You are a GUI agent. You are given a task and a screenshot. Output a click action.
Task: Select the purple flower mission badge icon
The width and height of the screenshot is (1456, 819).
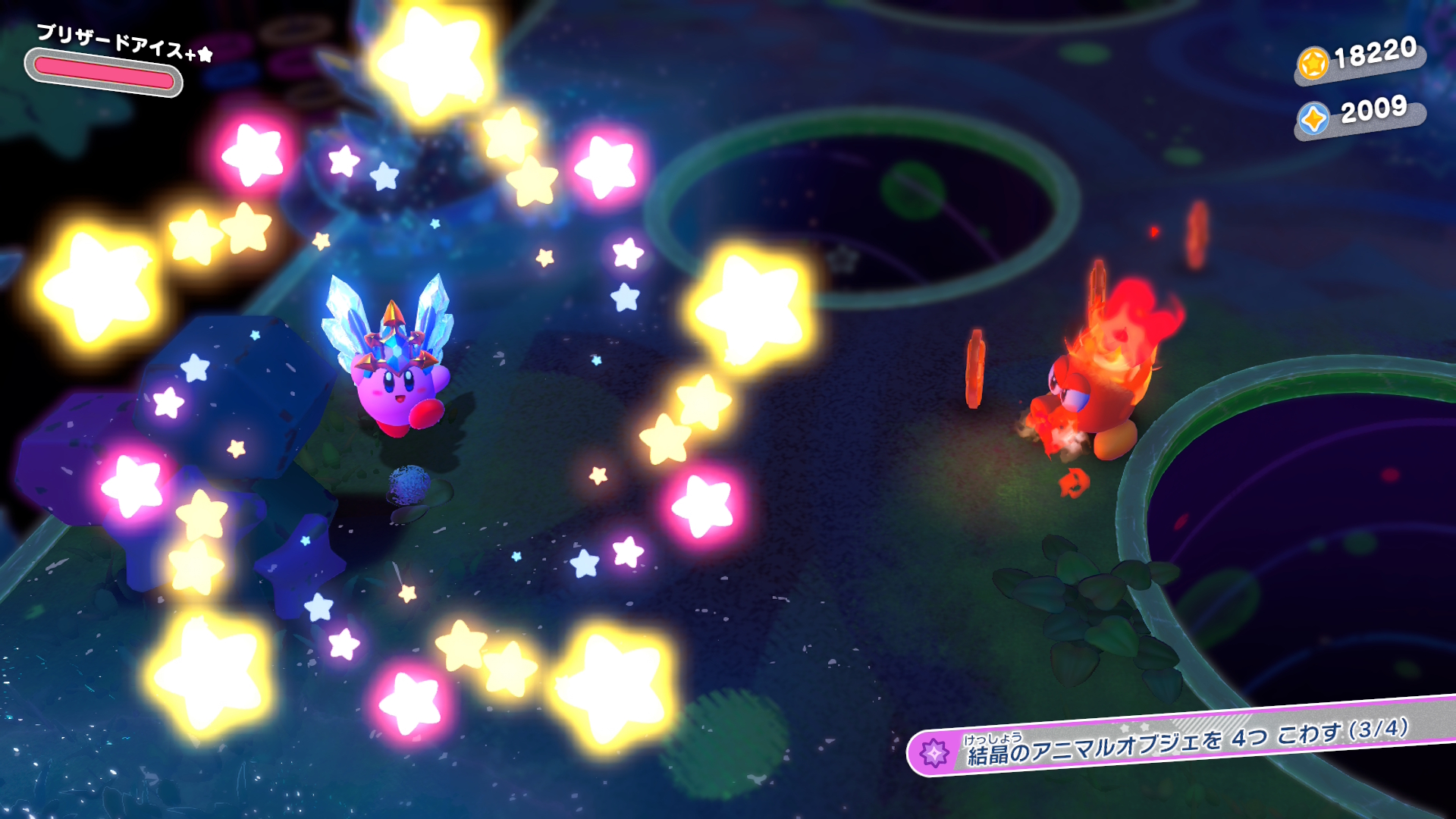click(934, 753)
